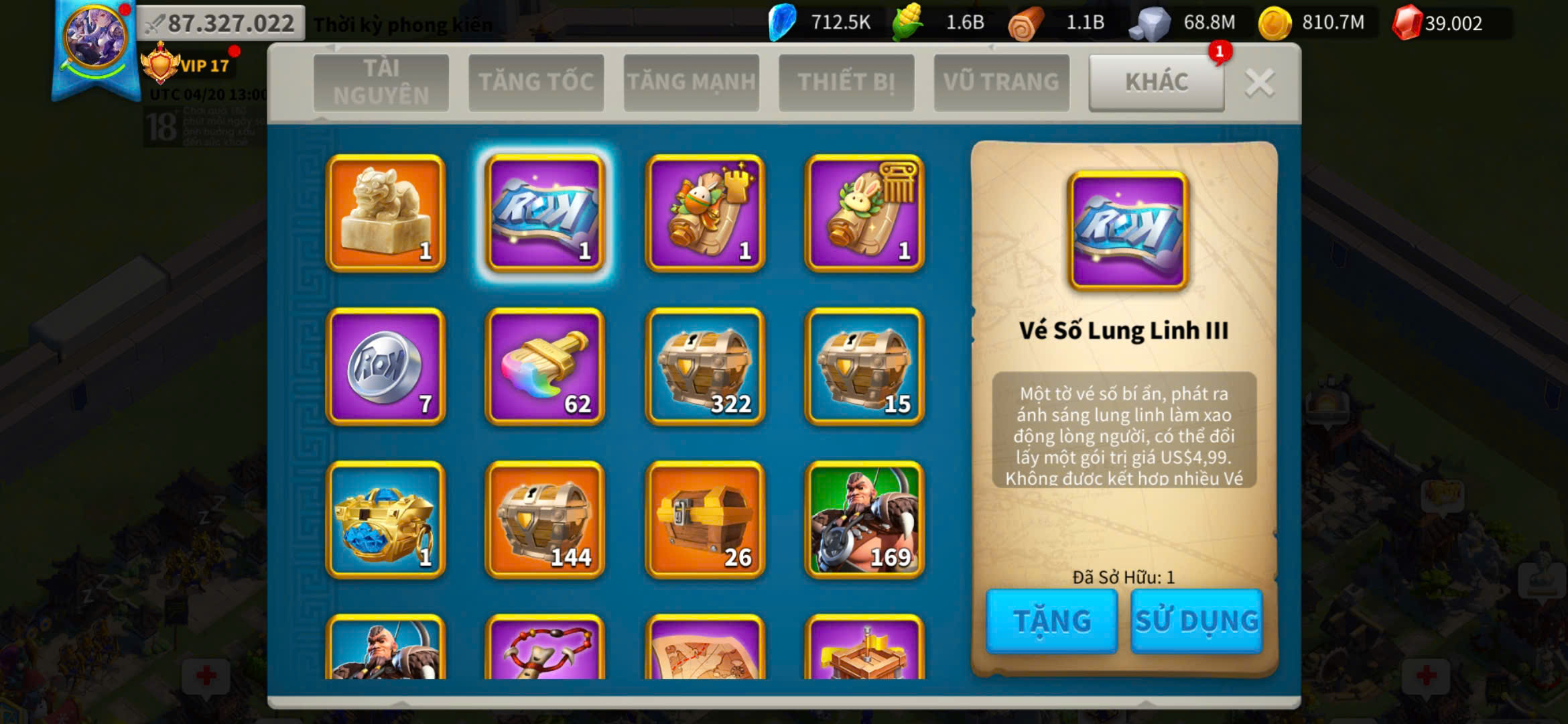Show the Thiết Bị tab
Screen dimensions: 1568x724
point(846,82)
